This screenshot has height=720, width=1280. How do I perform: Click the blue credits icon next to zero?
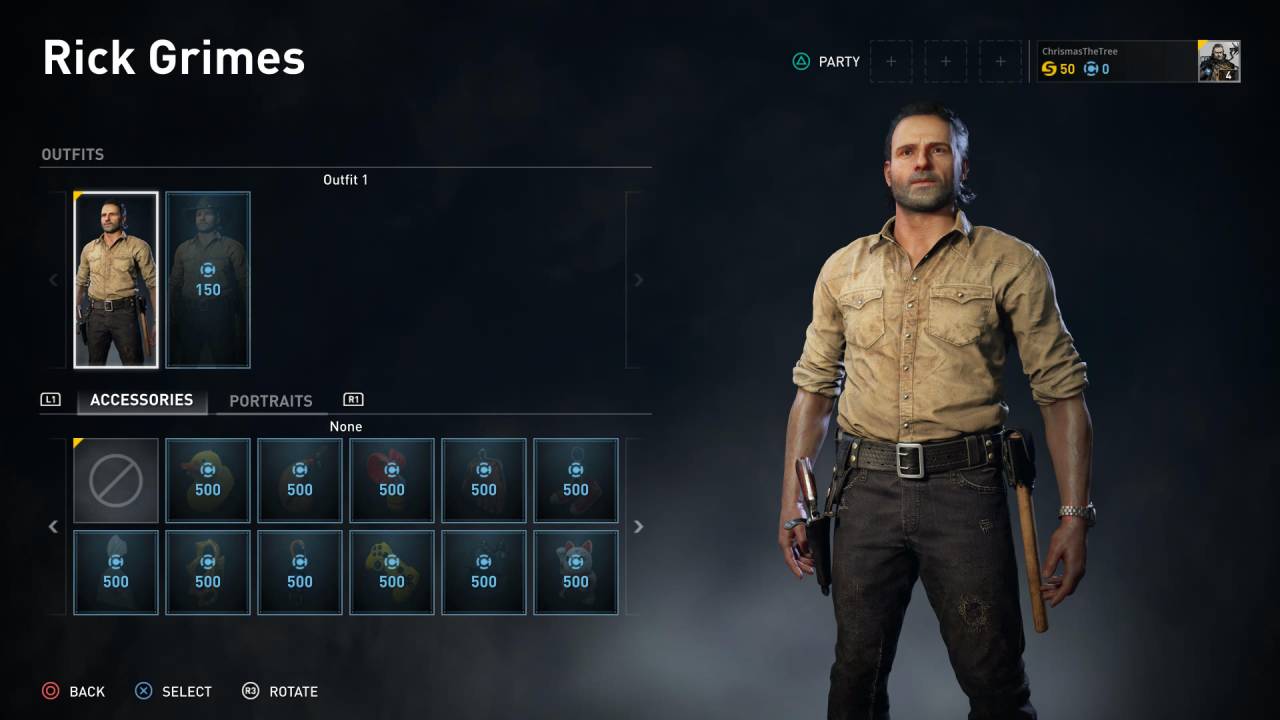click(x=1091, y=69)
